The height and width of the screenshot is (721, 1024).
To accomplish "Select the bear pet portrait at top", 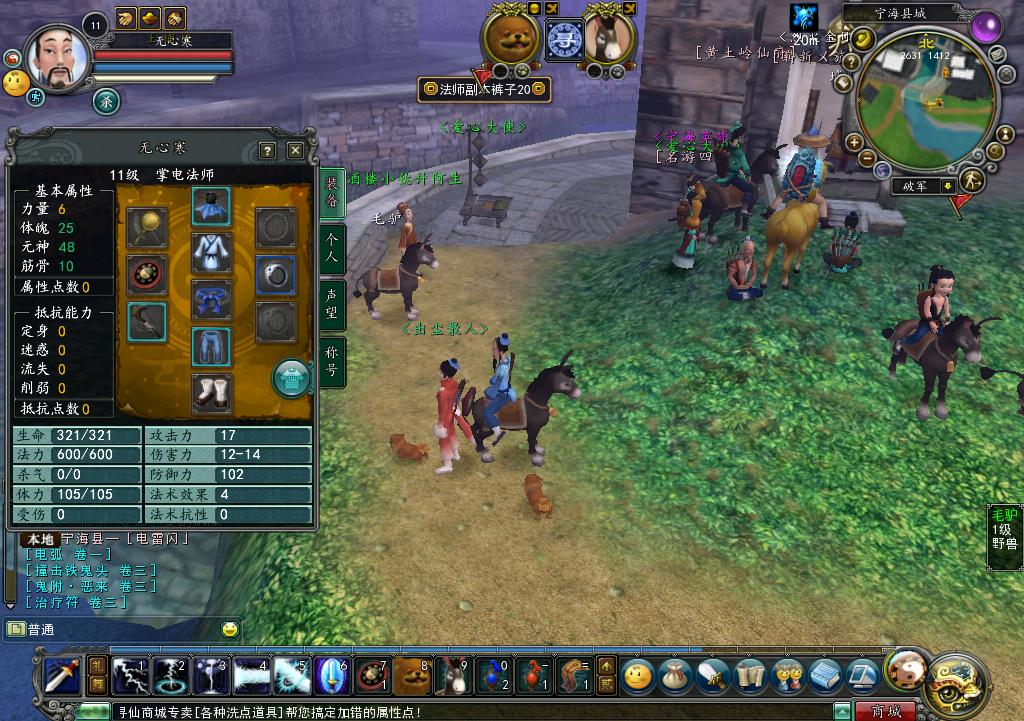I will tap(510, 37).
